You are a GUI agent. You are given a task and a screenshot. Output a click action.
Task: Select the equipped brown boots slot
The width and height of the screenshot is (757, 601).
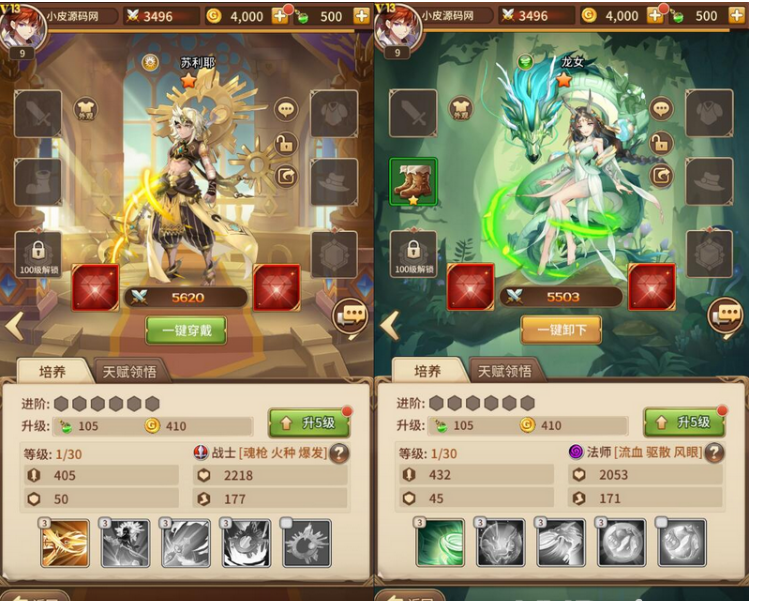413,182
